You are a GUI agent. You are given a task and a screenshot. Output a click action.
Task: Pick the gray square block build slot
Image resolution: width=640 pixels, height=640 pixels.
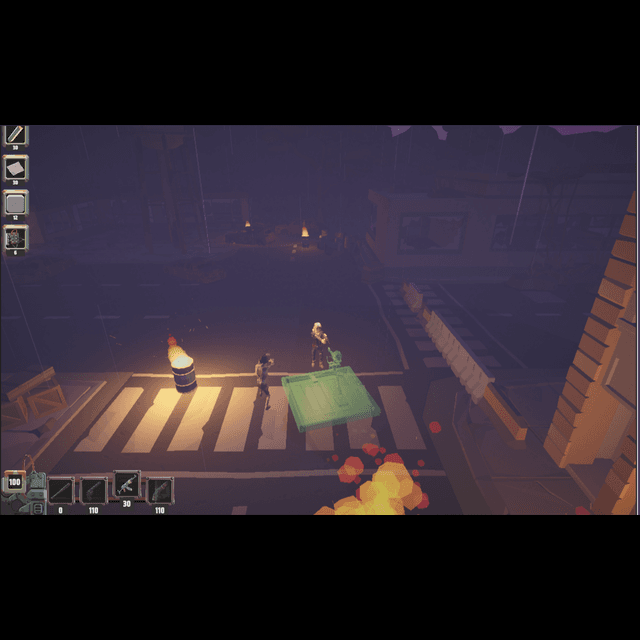[16, 203]
